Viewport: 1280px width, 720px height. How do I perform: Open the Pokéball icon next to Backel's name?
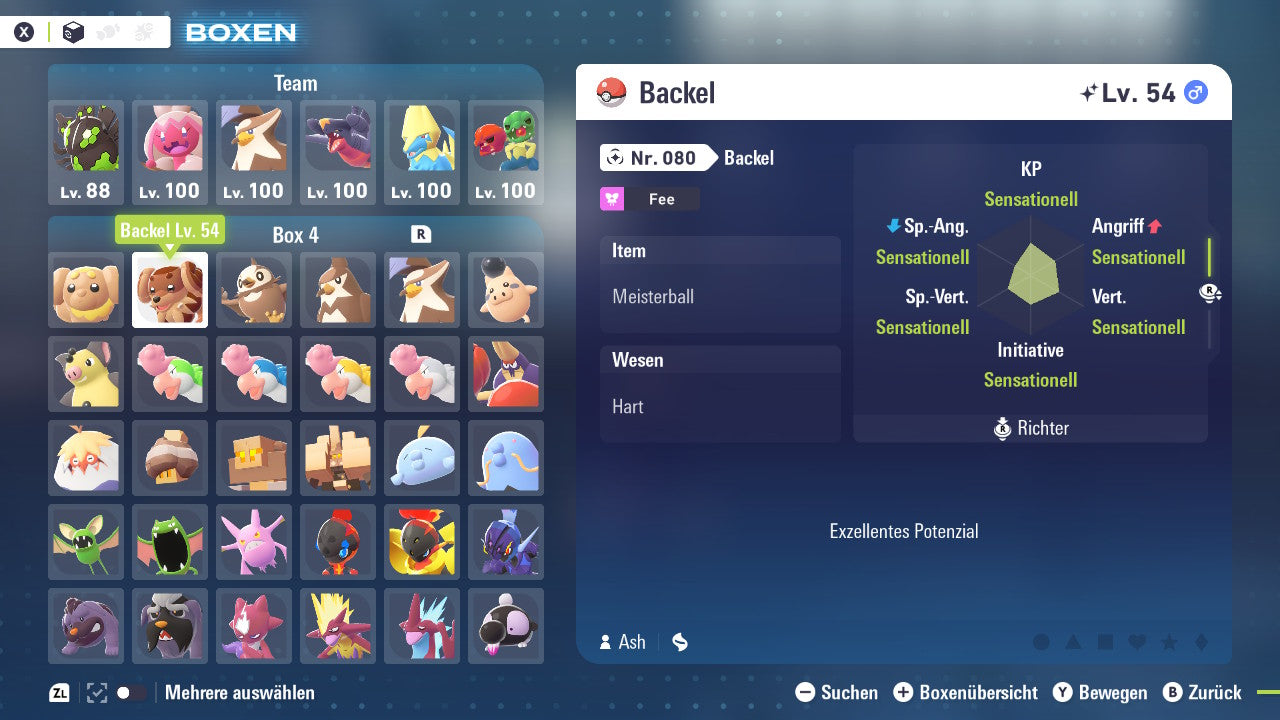pyautogui.click(x=610, y=92)
